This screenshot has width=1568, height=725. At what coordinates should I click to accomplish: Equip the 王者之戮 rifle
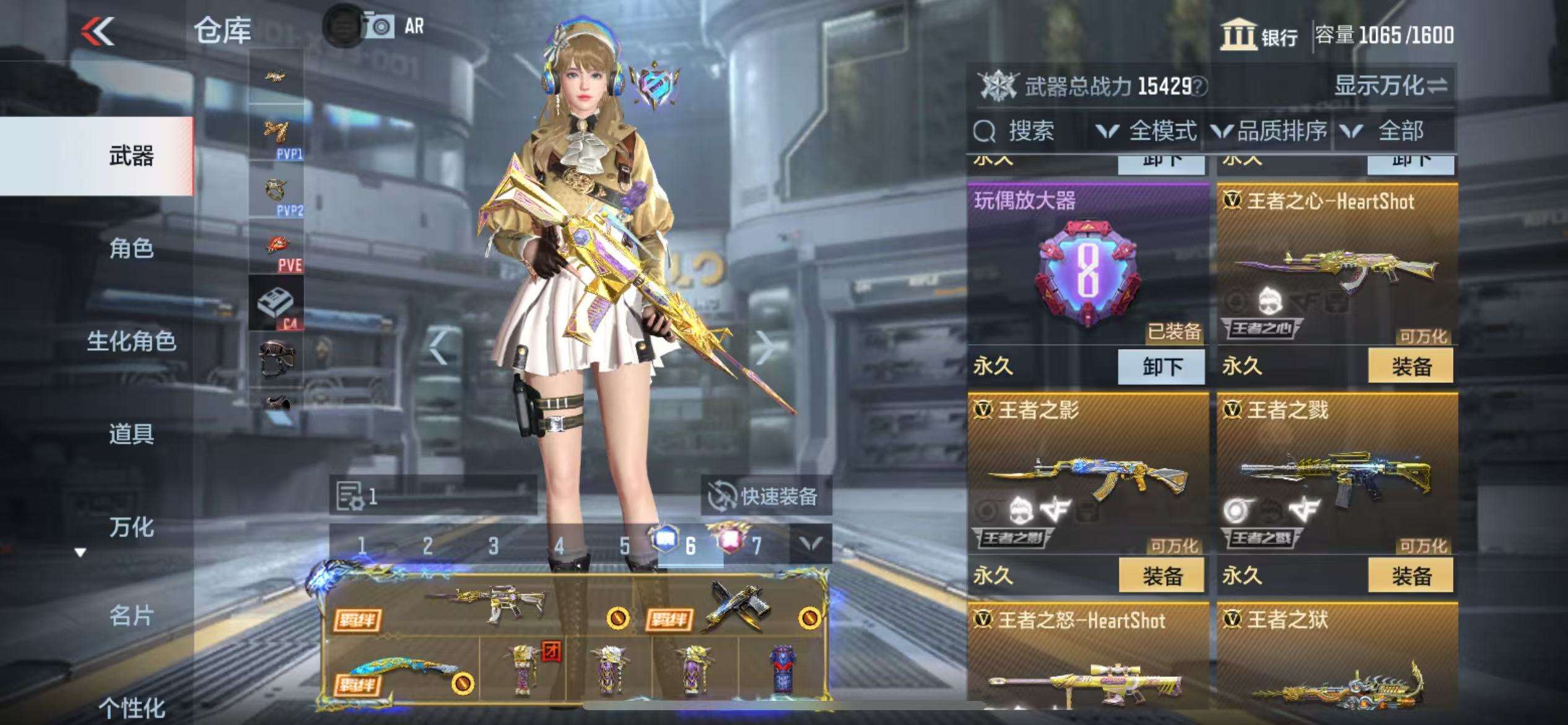[1411, 576]
